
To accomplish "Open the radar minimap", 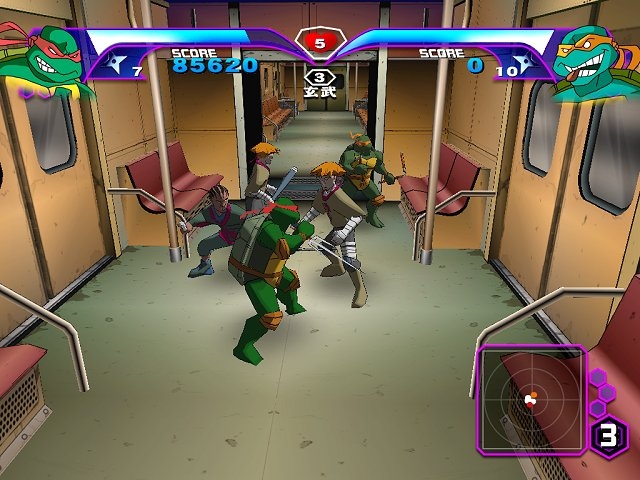I will pos(531,399).
